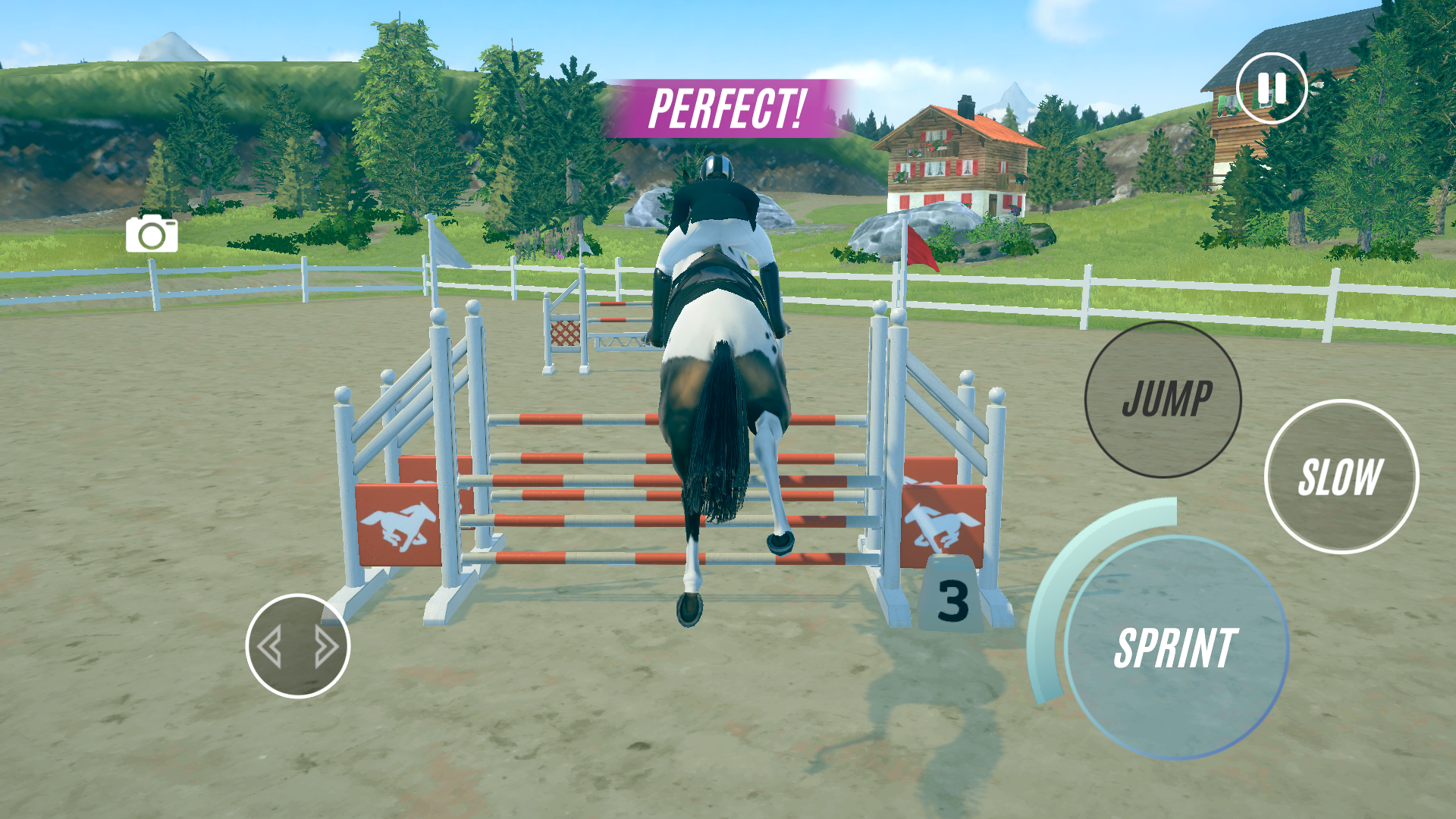Hit the SPRINT button

point(1176,648)
